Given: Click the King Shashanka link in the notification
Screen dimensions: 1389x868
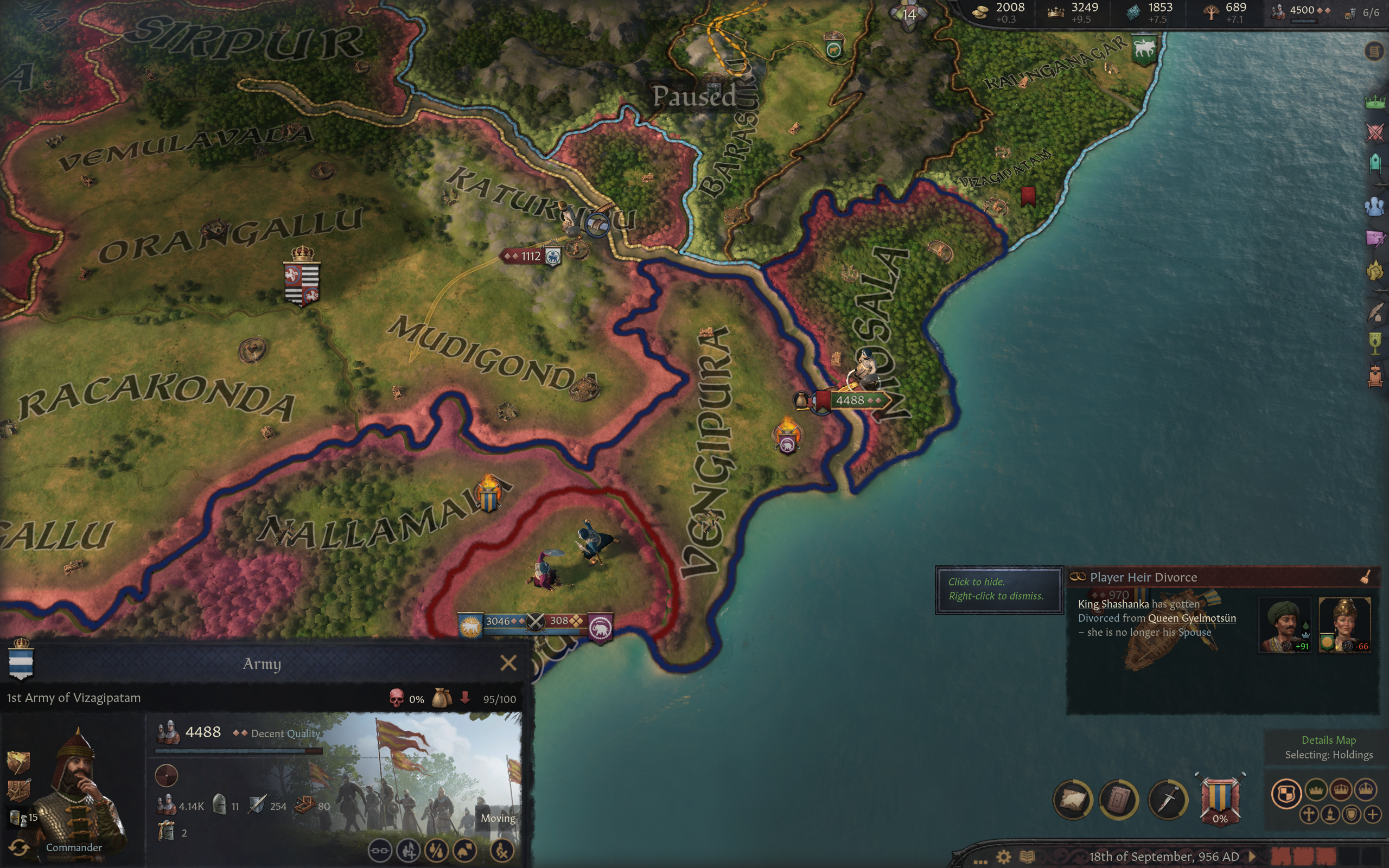Looking at the screenshot, I should pyautogui.click(x=1113, y=604).
